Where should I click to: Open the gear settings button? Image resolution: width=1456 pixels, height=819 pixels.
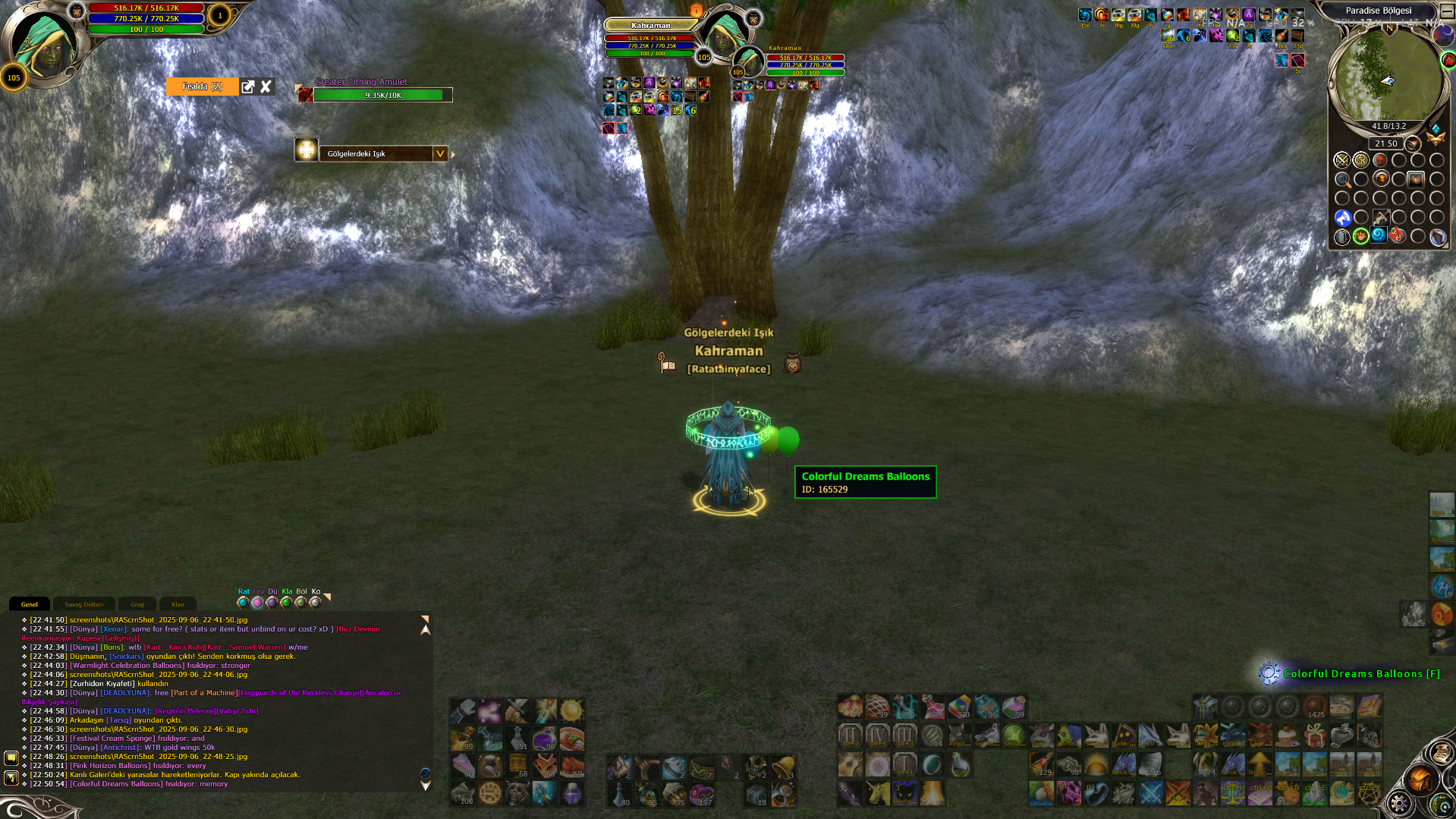(1398, 802)
